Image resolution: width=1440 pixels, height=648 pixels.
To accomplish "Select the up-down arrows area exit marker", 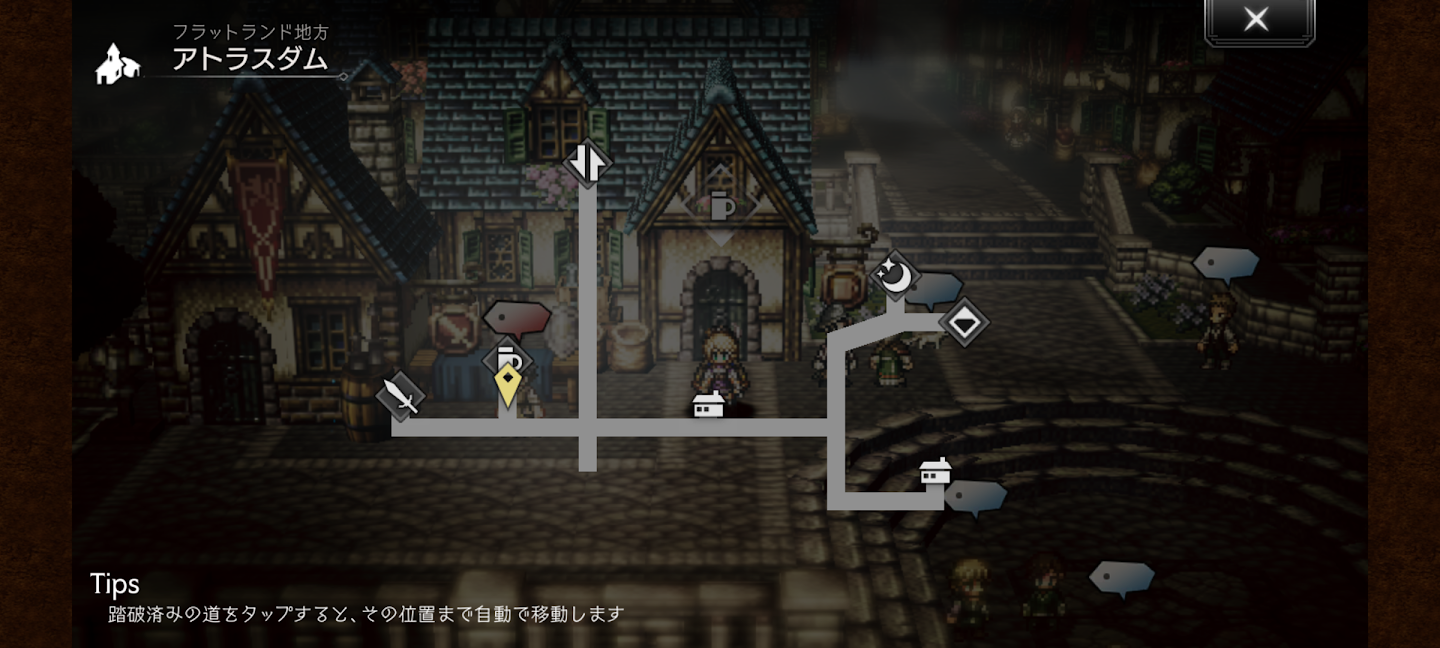I will (x=587, y=162).
